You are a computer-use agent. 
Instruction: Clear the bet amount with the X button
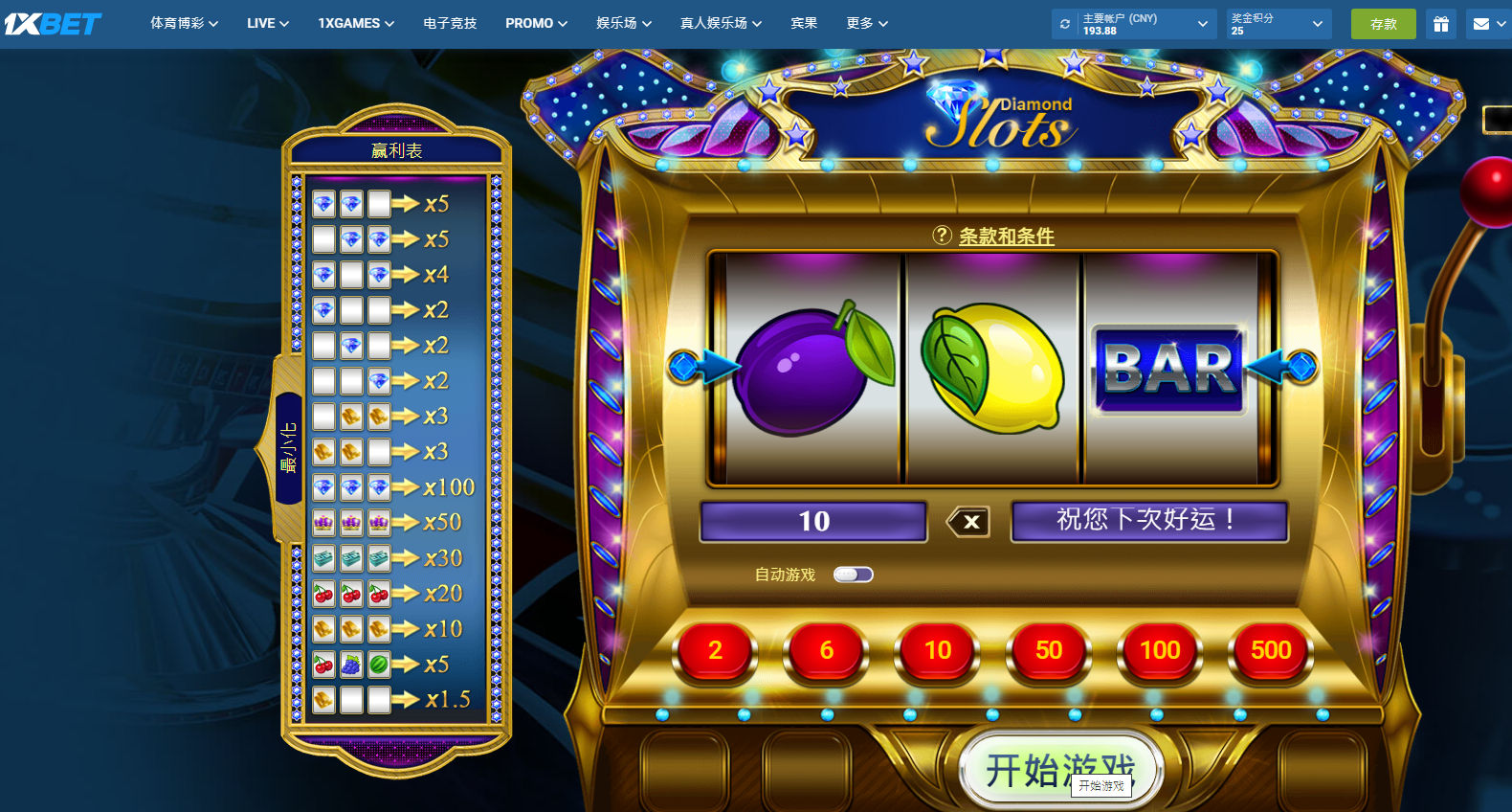coord(968,522)
